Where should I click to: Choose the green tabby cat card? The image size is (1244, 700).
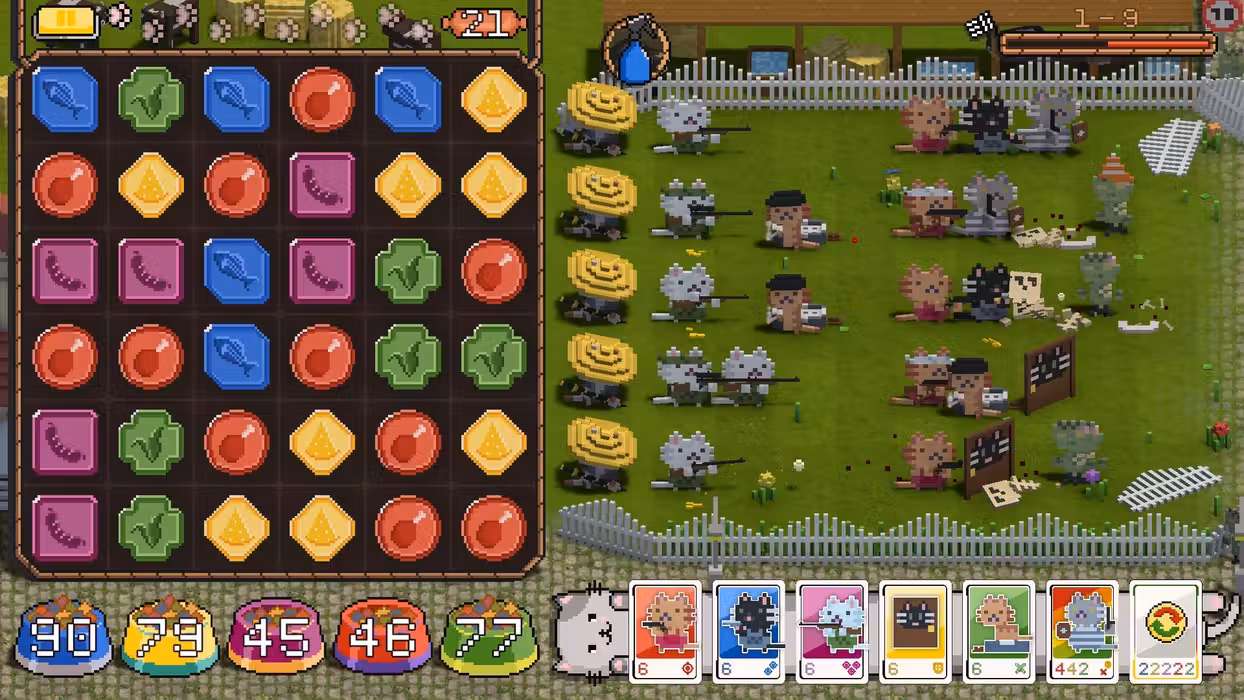click(x=999, y=632)
